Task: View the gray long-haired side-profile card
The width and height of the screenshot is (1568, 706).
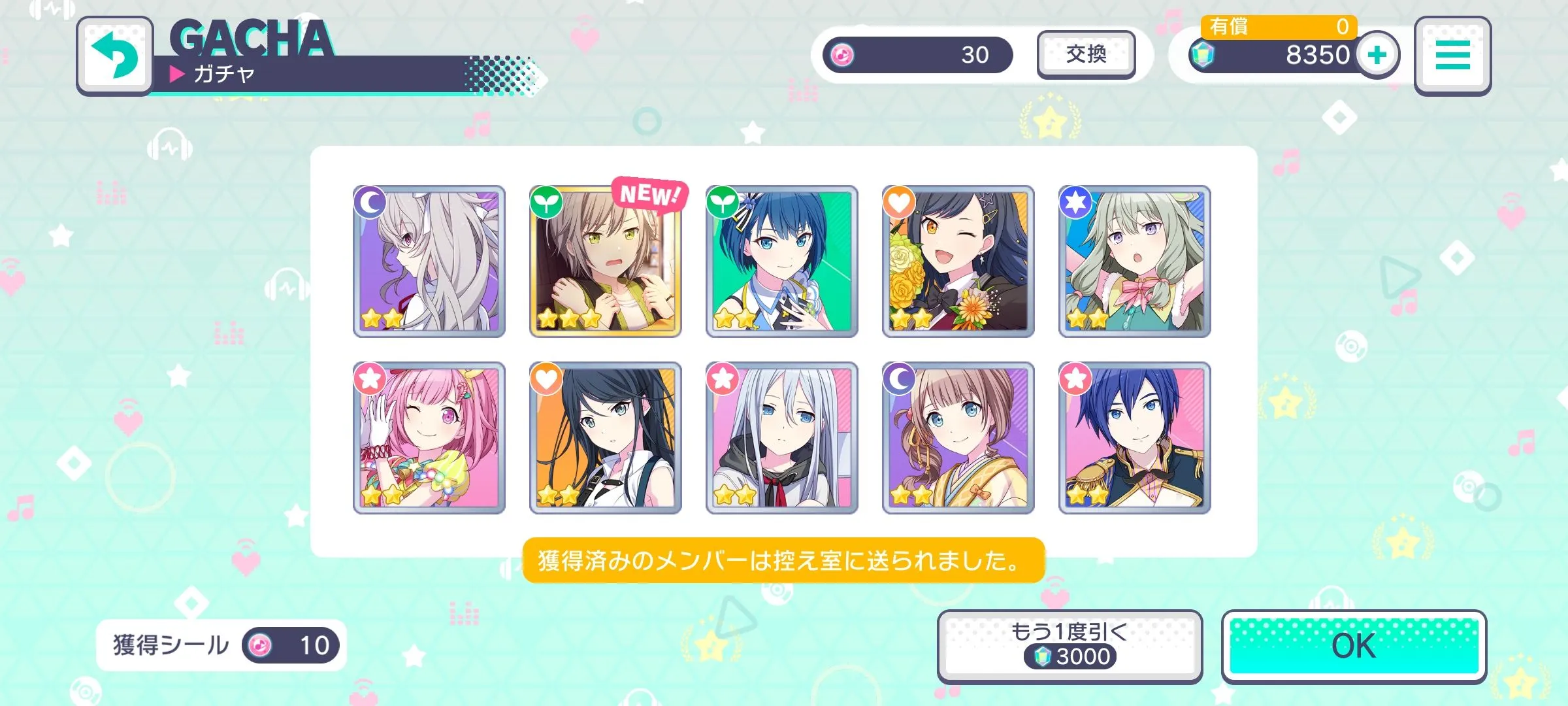Action: [429, 261]
